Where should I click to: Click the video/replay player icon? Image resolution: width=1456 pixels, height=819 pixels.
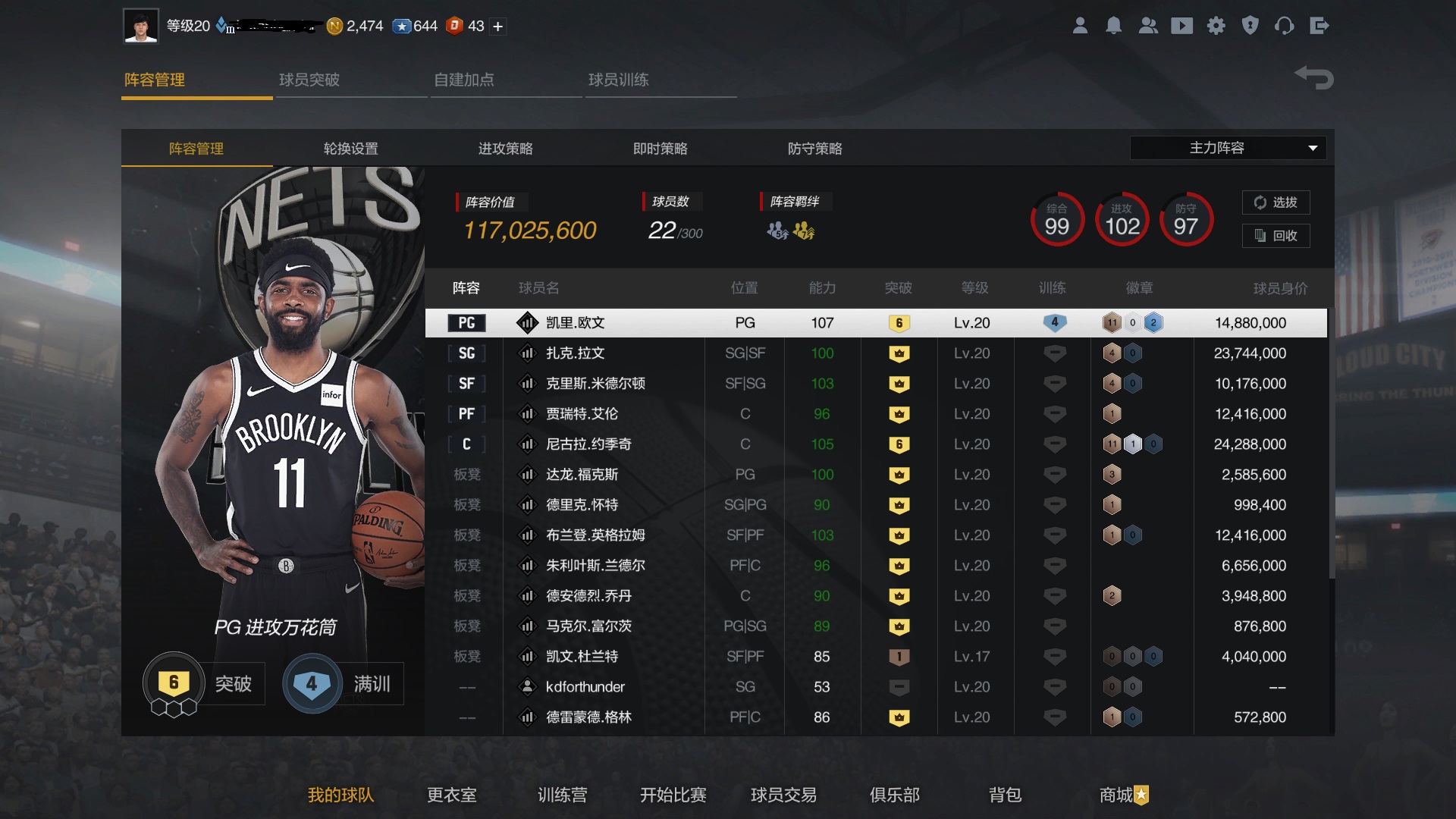point(1182,25)
